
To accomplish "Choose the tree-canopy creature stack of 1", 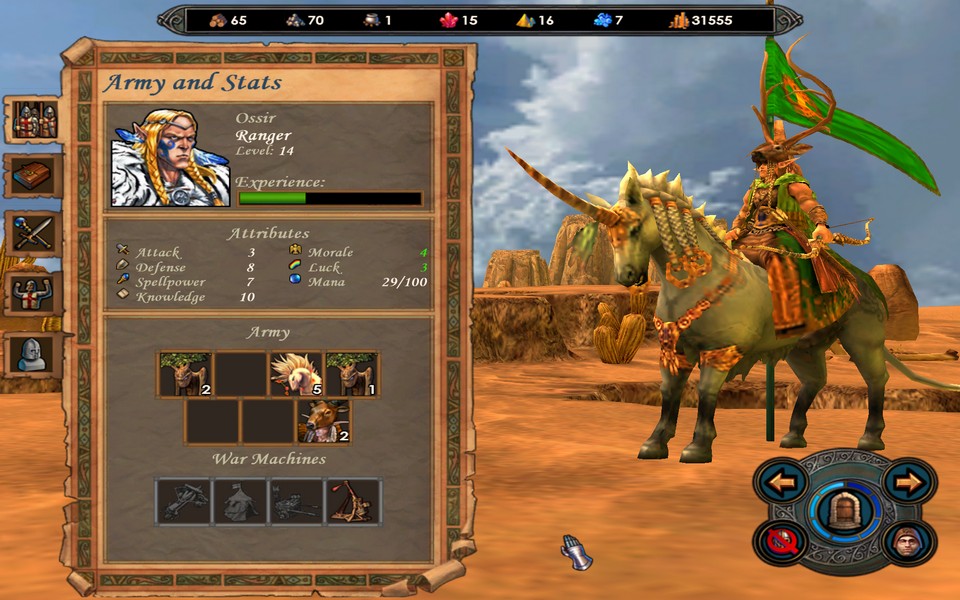I will point(352,374).
